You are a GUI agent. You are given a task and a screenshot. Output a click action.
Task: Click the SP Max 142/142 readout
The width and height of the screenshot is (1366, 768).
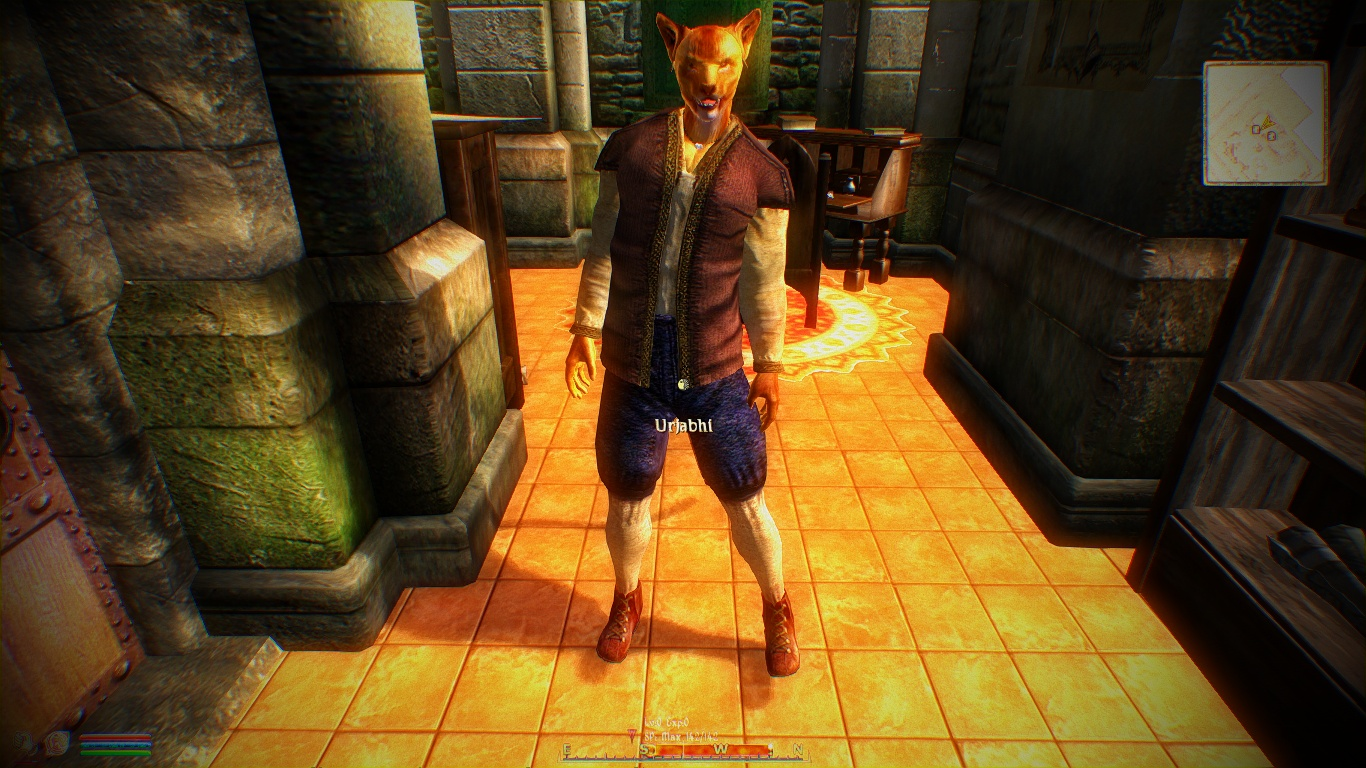click(x=682, y=734)
